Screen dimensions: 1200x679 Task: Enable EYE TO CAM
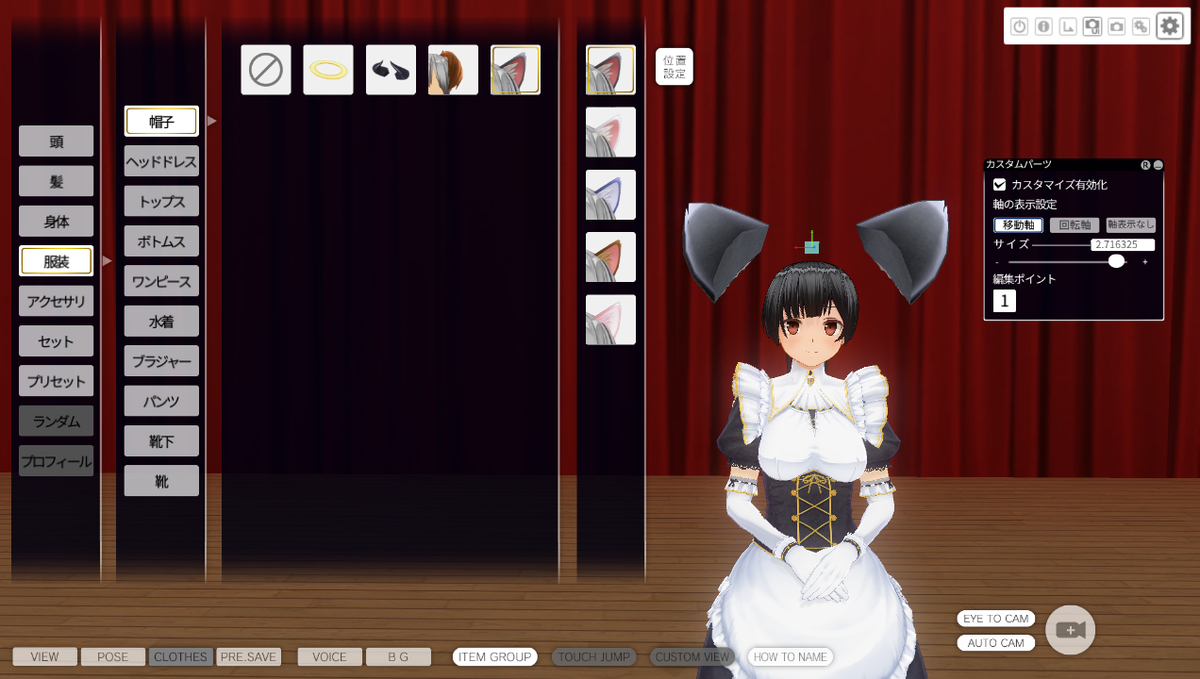click(x=995, y=619)
